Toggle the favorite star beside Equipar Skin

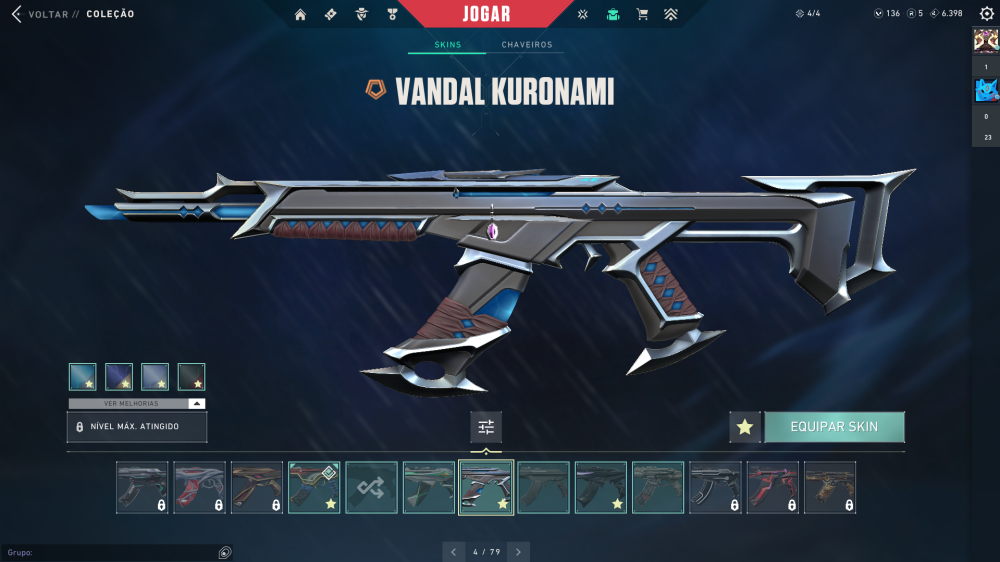tap(744, 427)
